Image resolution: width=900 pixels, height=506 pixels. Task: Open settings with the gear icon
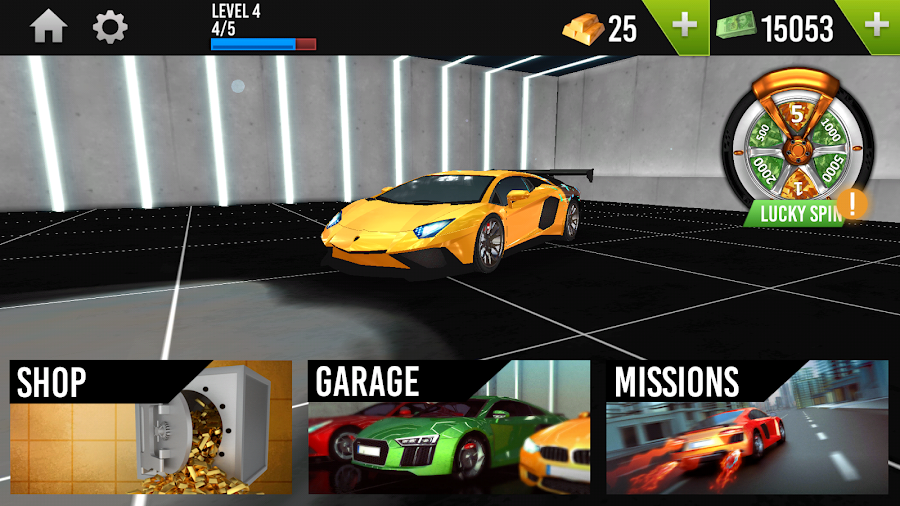coord(110,27)
